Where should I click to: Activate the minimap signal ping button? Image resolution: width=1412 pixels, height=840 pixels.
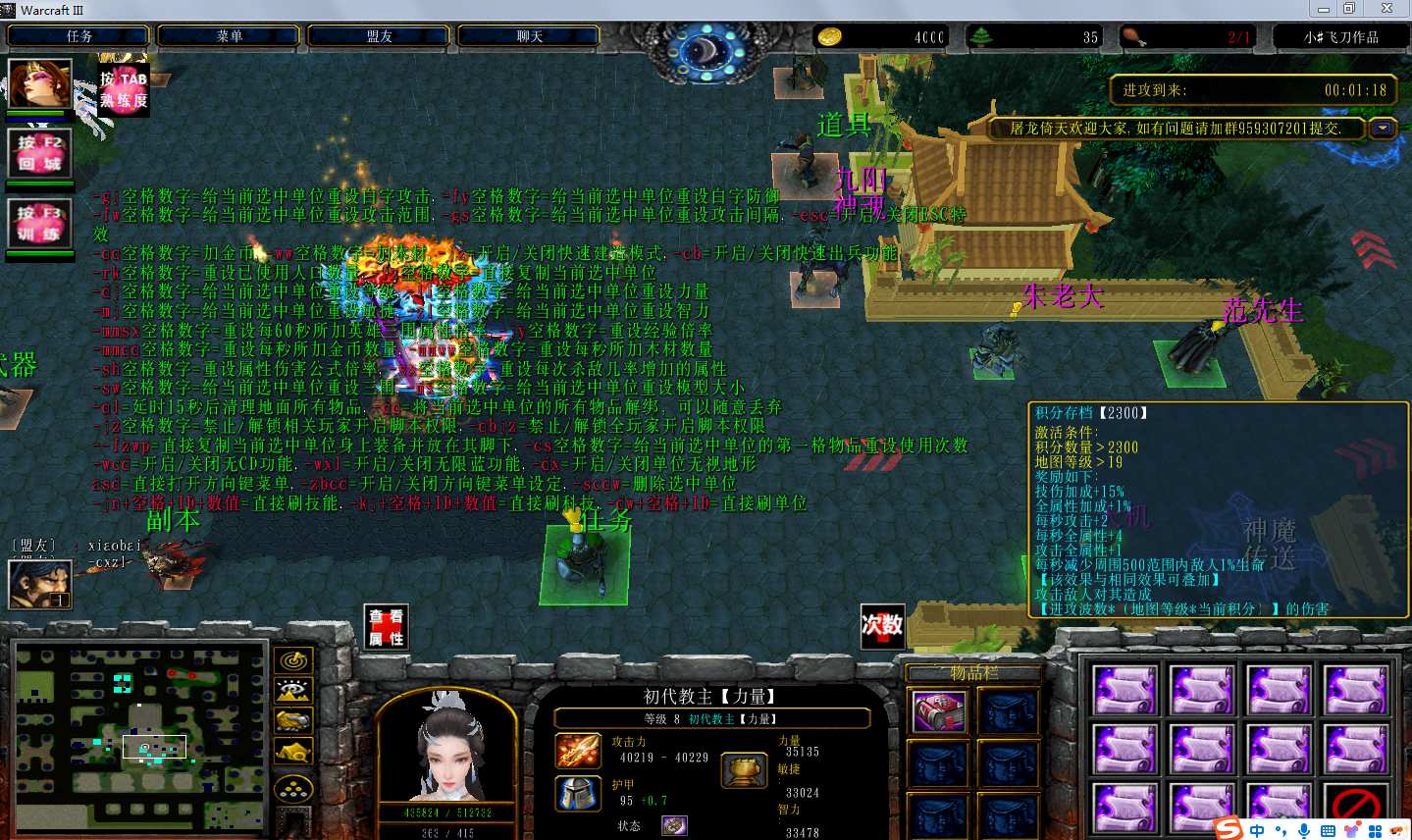[x=293, y=661]
